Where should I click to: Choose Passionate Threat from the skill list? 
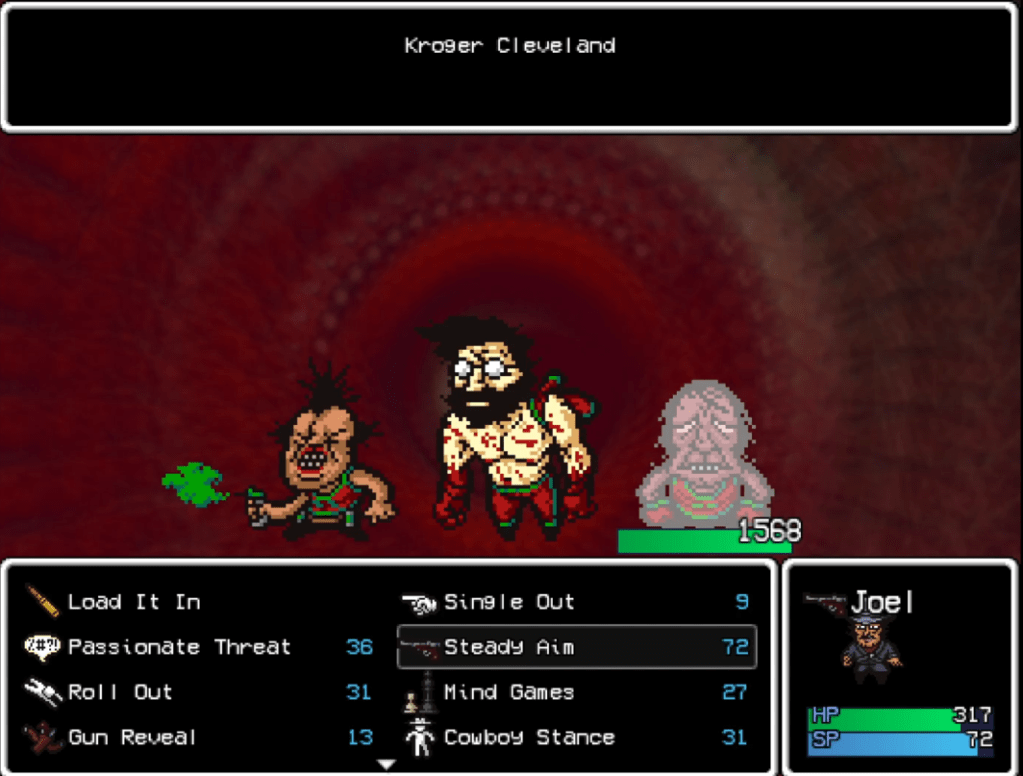pyautogui.click(x=179, y=647)
